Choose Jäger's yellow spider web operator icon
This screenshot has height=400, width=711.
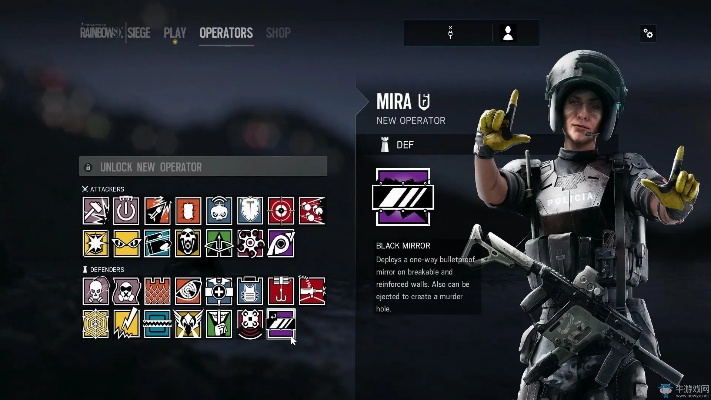pyautogui.click(x=95, y=322)
